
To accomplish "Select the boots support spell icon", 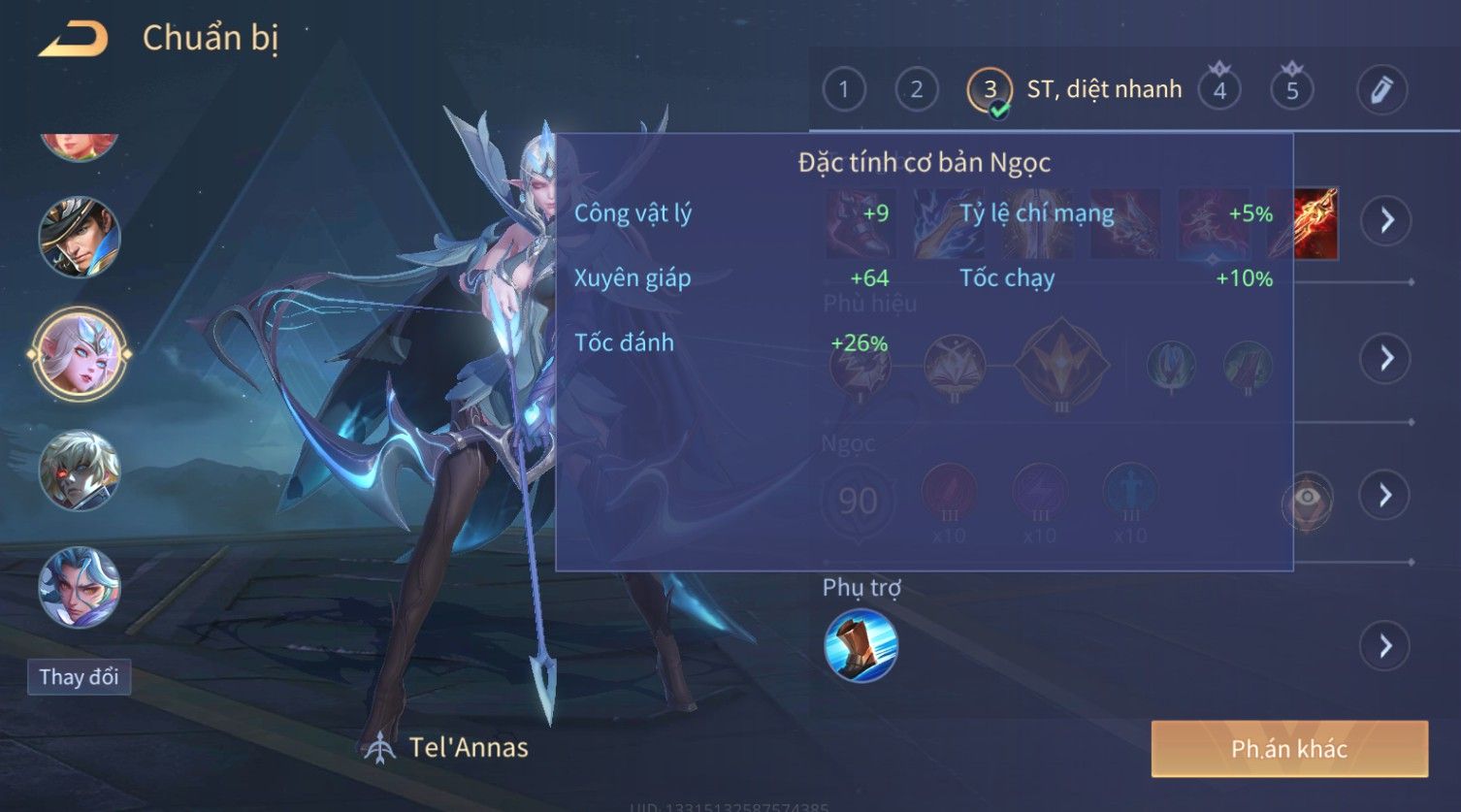I will click(860, 645).
